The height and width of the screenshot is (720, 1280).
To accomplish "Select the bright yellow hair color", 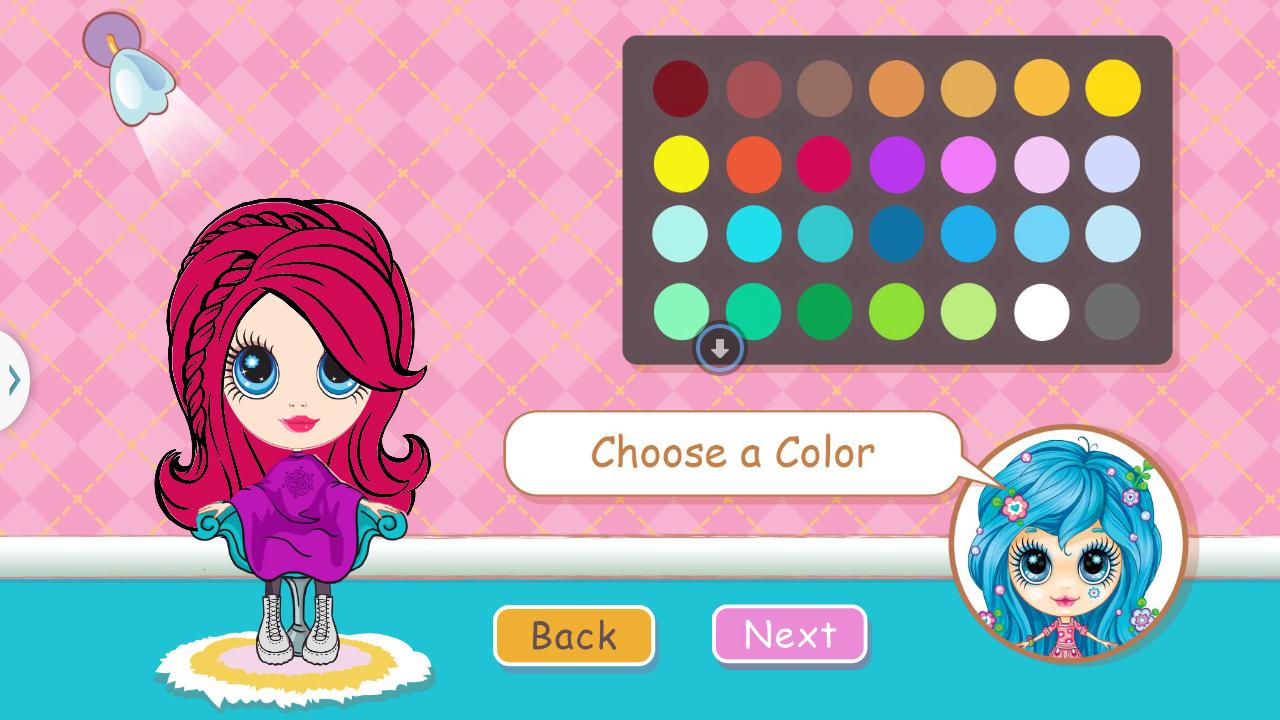I will [x=680, y=163].
